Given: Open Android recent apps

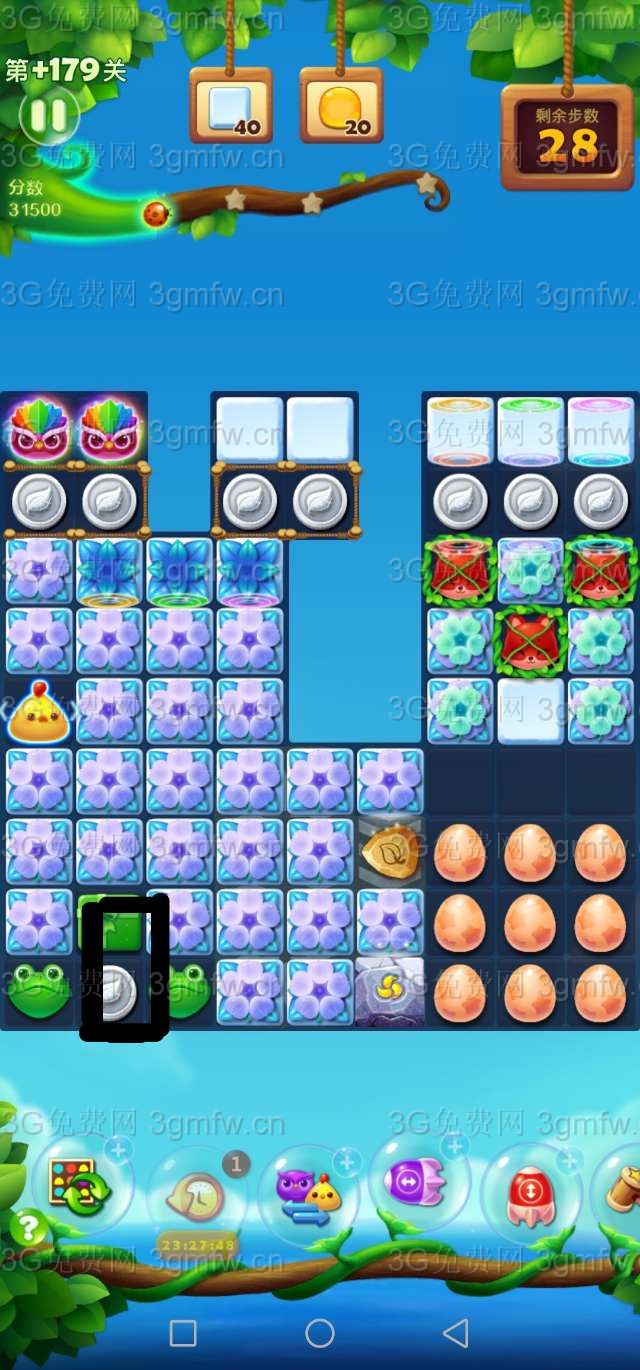Looking at the screenshot, I should pyautogui.click(x=183, y=1332).
